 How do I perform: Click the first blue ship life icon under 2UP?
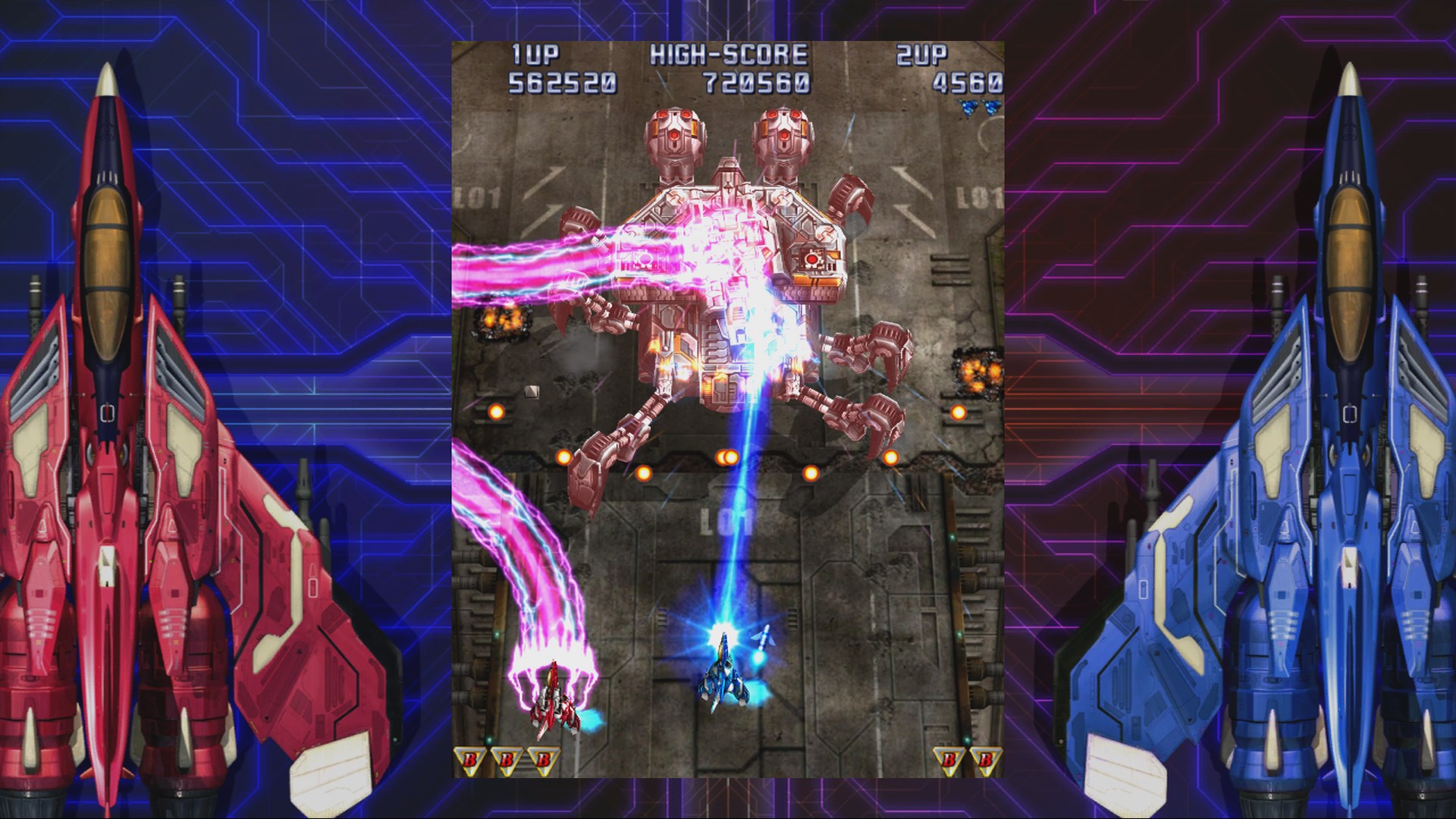[x=968, y=108]
